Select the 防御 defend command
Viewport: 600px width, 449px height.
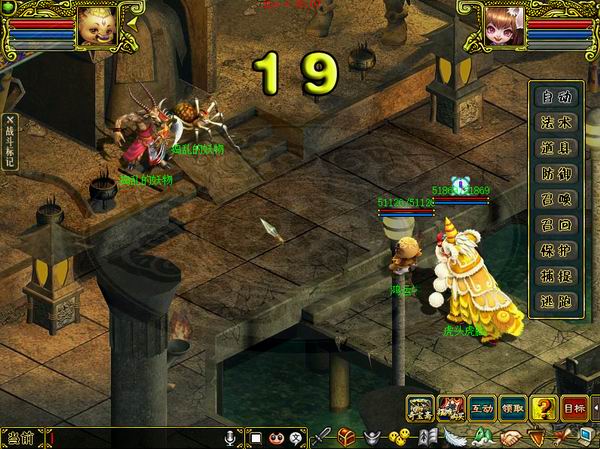click(555, 172)
